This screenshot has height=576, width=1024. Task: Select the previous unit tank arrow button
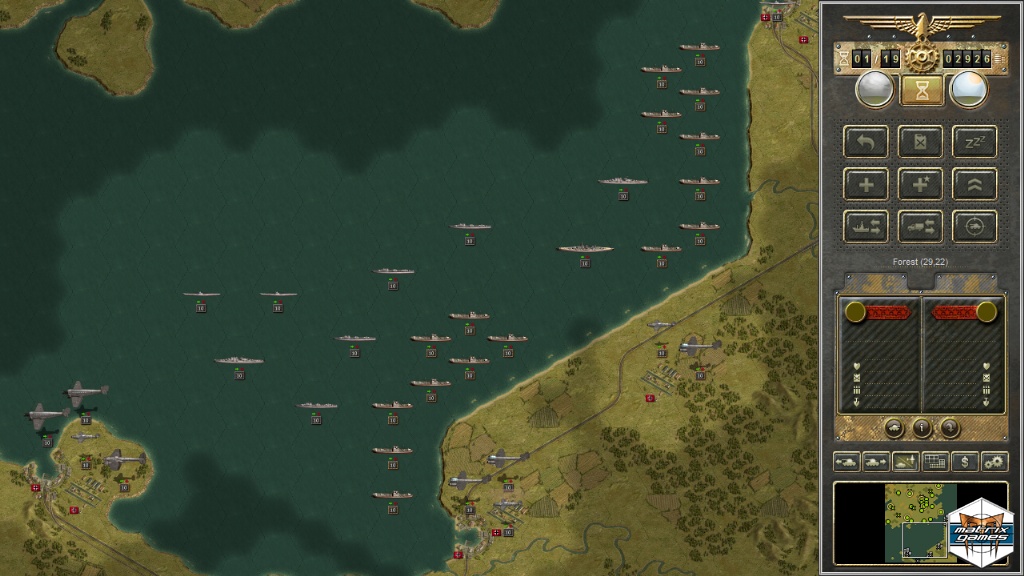click(847, 462)
